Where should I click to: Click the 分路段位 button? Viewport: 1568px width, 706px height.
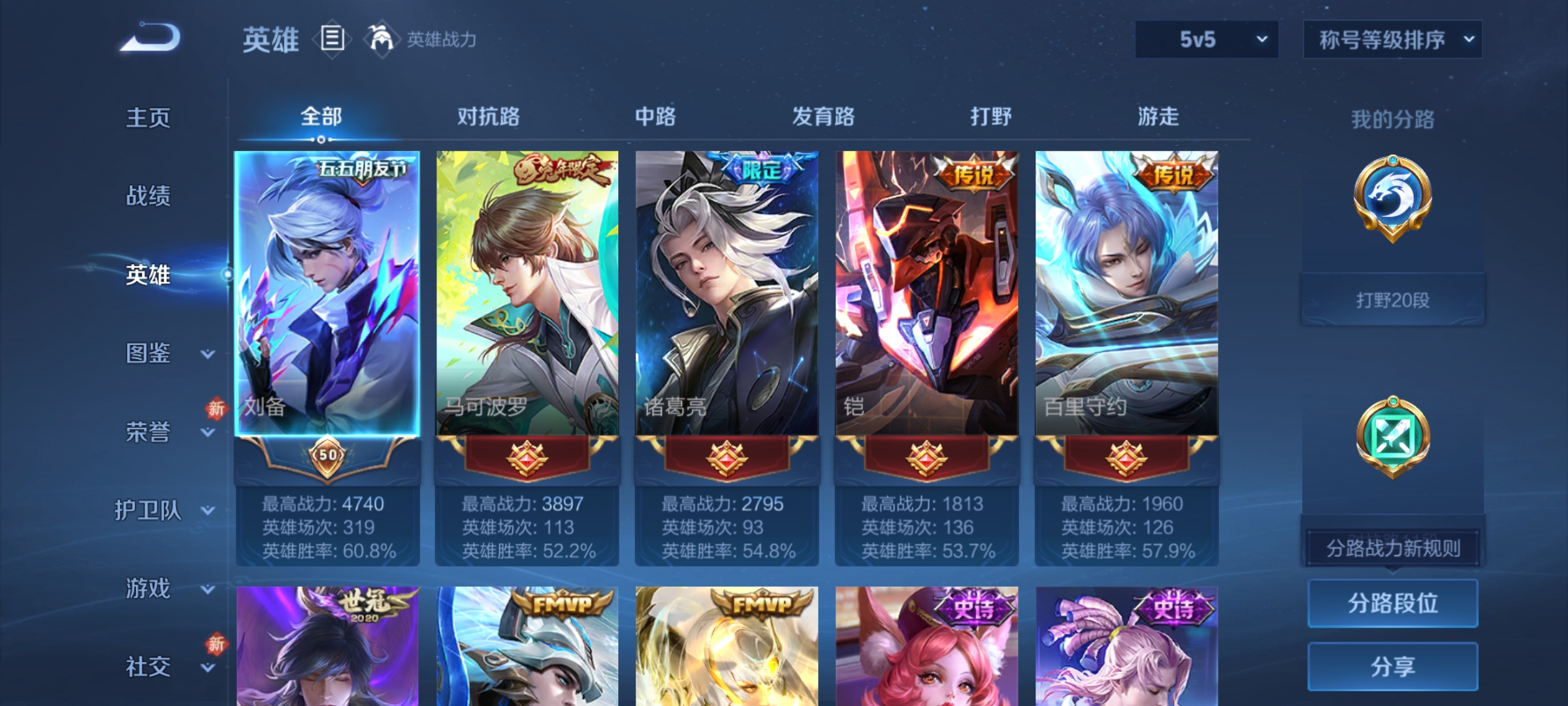(1393, 603)
